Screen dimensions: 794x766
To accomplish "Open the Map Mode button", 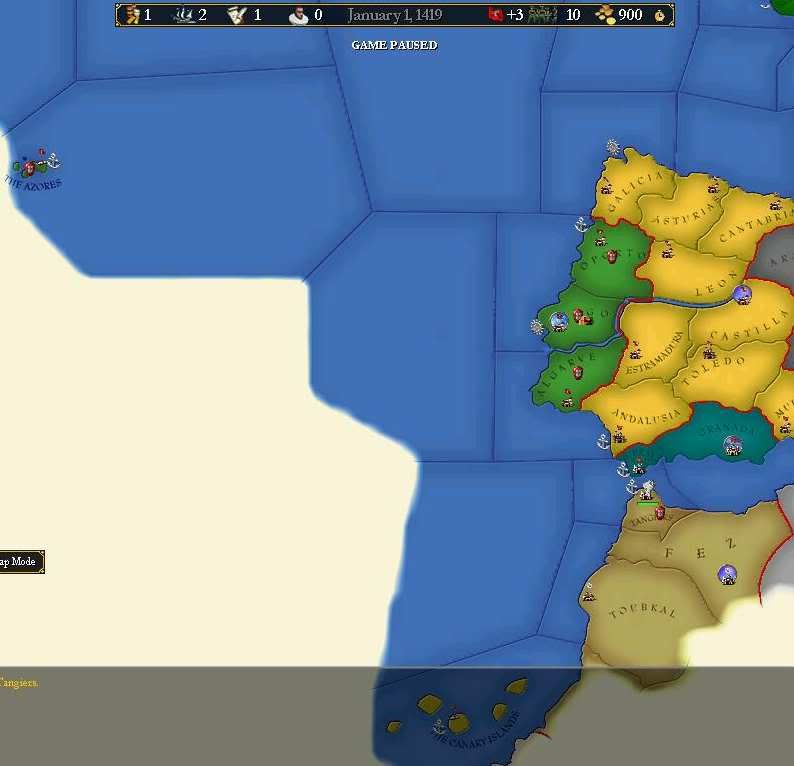I will [20, 562].
